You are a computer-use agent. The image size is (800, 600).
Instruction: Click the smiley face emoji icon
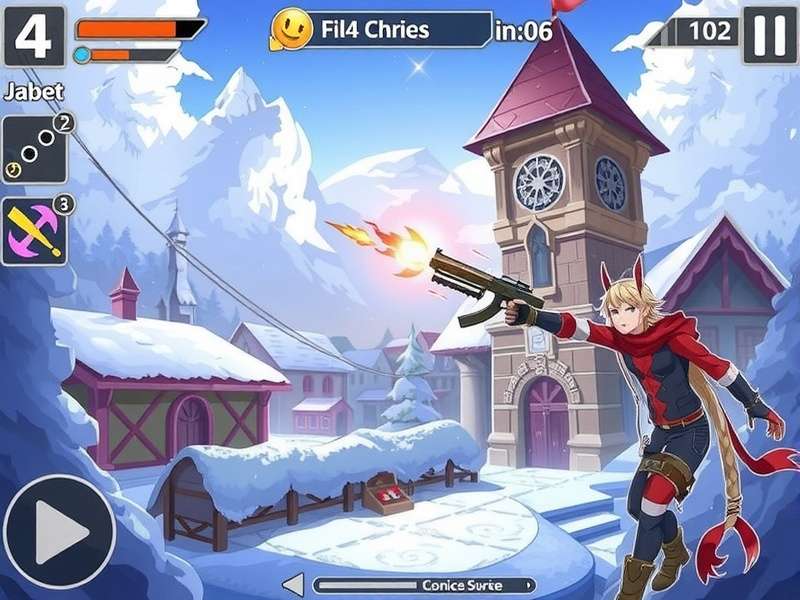(x=291, y=30)
